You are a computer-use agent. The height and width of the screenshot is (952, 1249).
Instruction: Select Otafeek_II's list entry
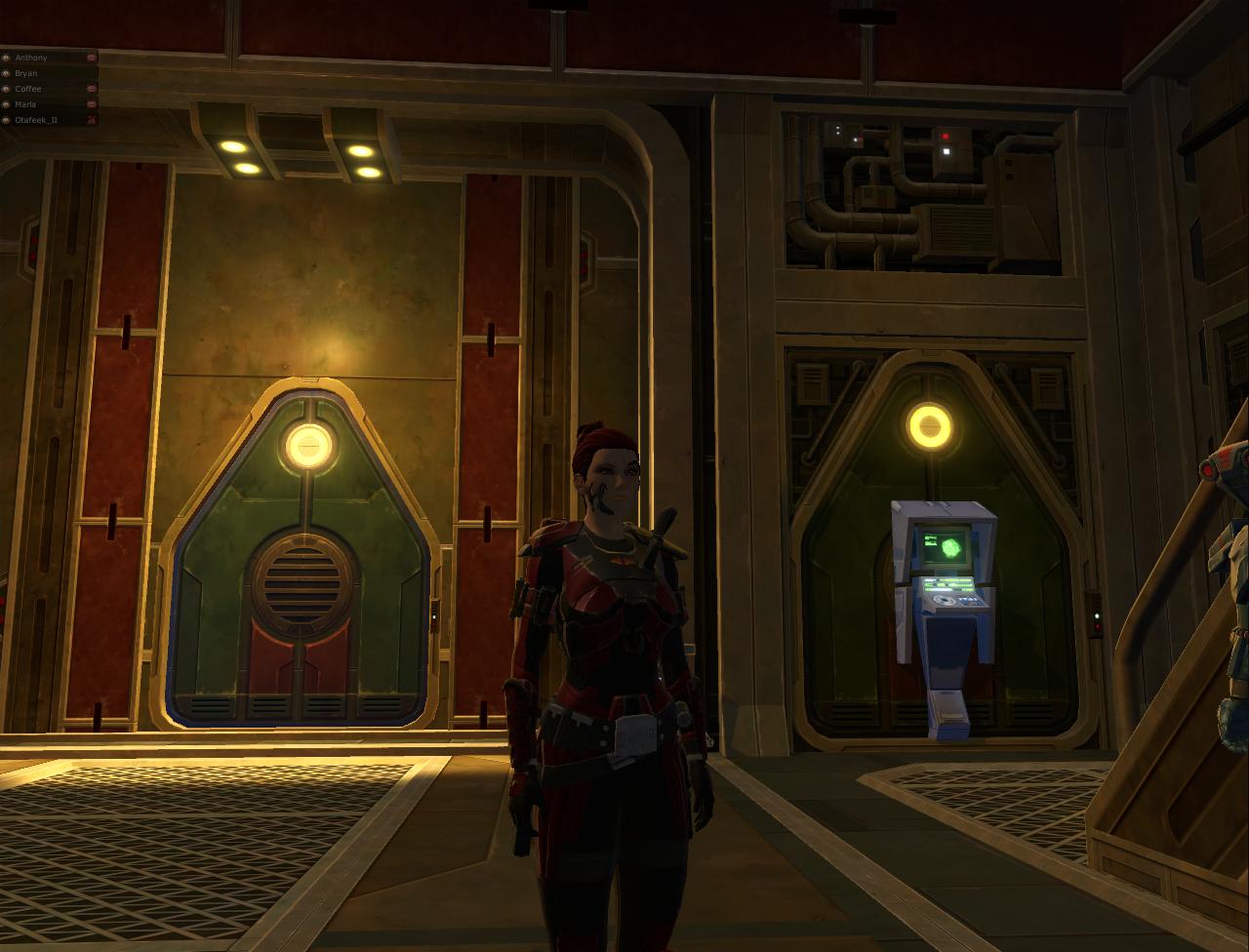pyautogui.click(x=34, y=120)
